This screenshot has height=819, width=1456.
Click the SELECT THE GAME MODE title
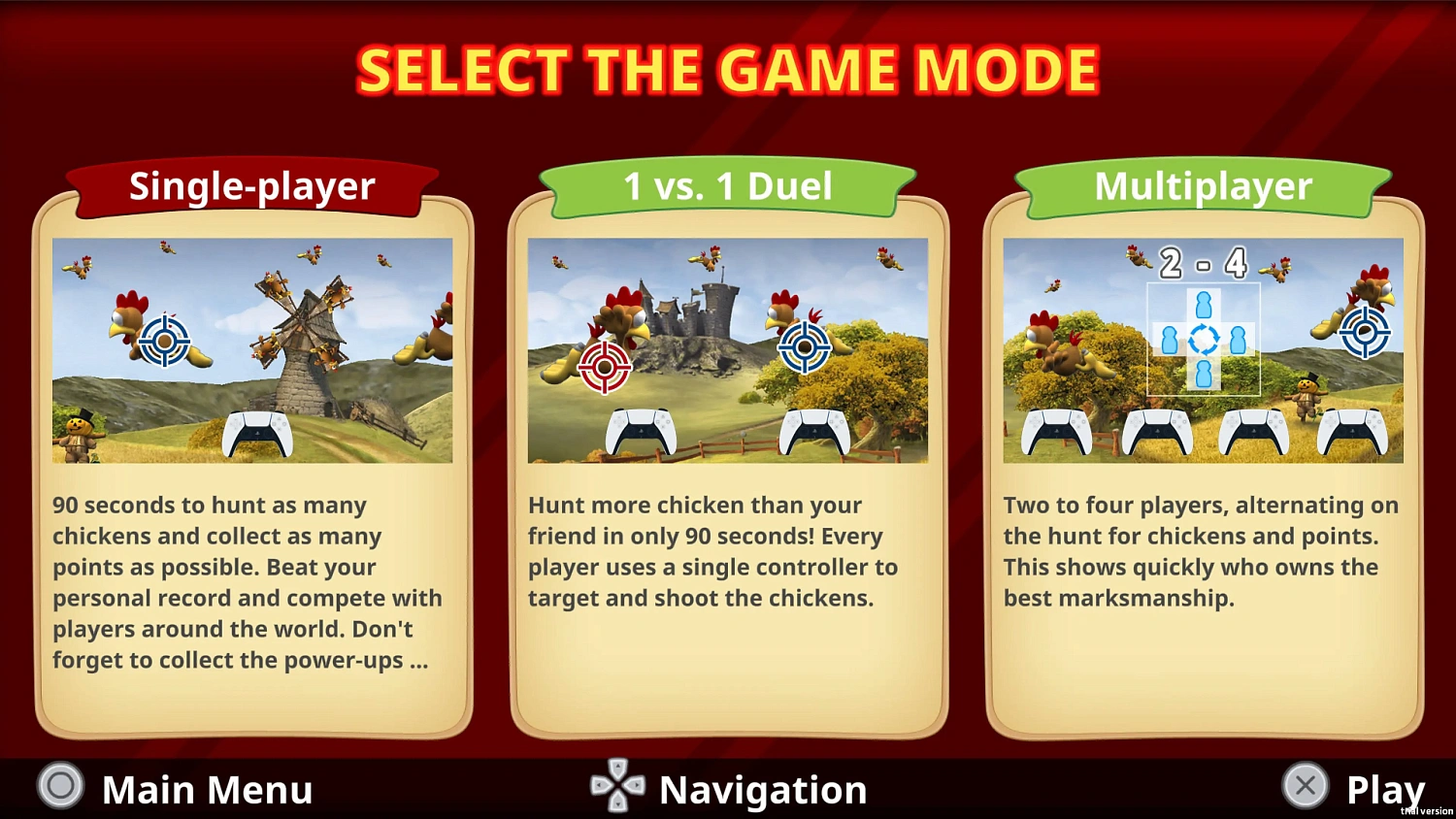tap(728, 68)
